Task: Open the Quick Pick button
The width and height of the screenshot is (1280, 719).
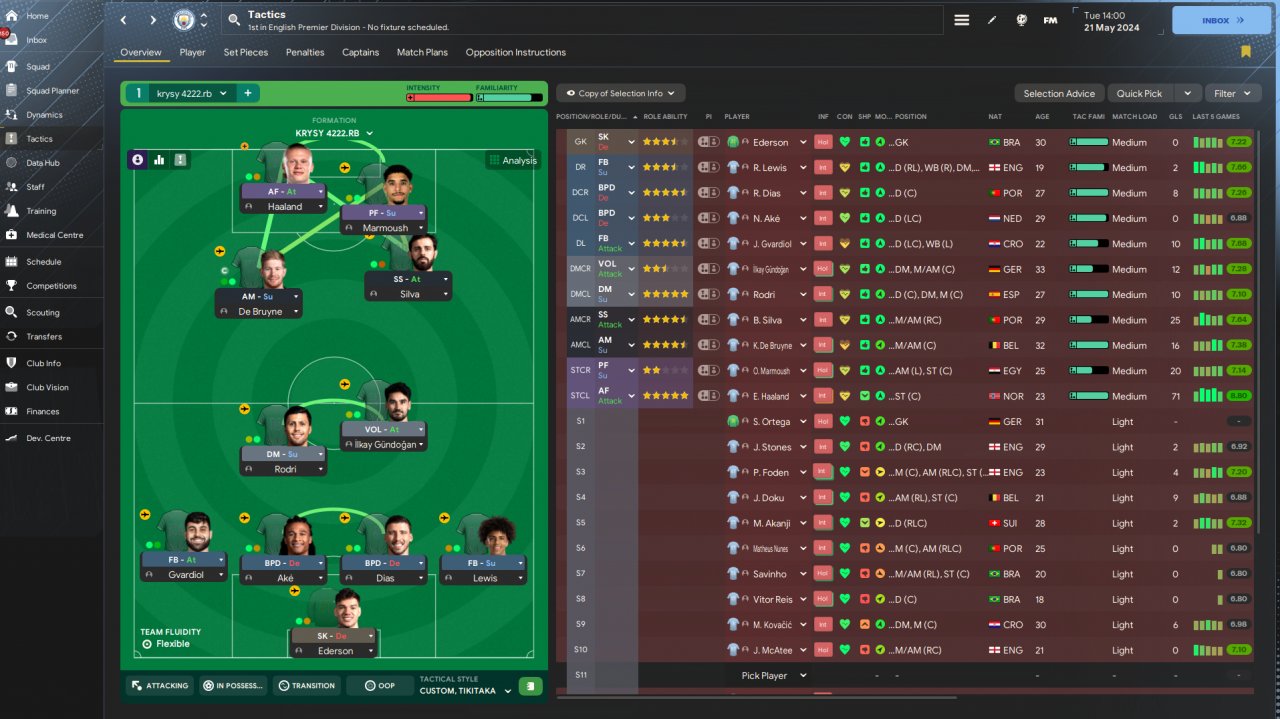Action: 1139,93
